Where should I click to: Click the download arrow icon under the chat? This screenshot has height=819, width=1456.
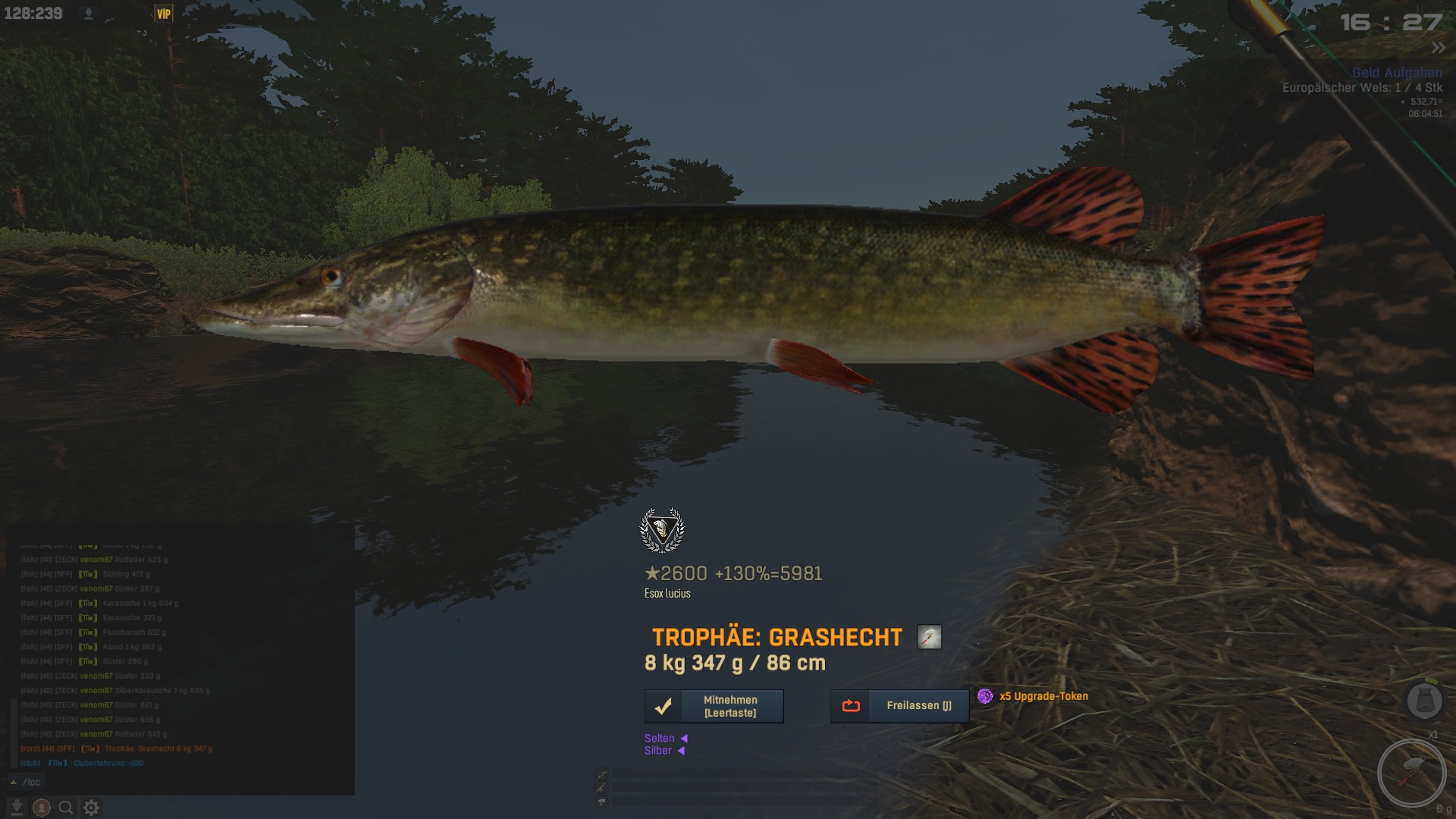click(x=17, y=808)
